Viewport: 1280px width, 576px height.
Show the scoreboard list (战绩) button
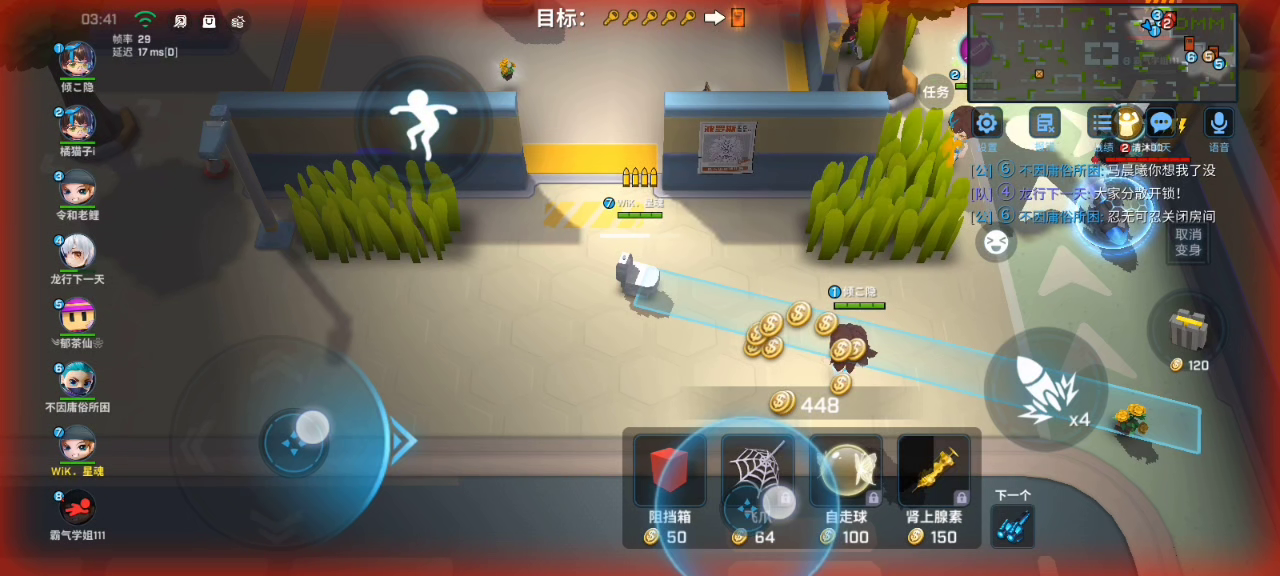pyautogui.click(x=1102, y=124)
